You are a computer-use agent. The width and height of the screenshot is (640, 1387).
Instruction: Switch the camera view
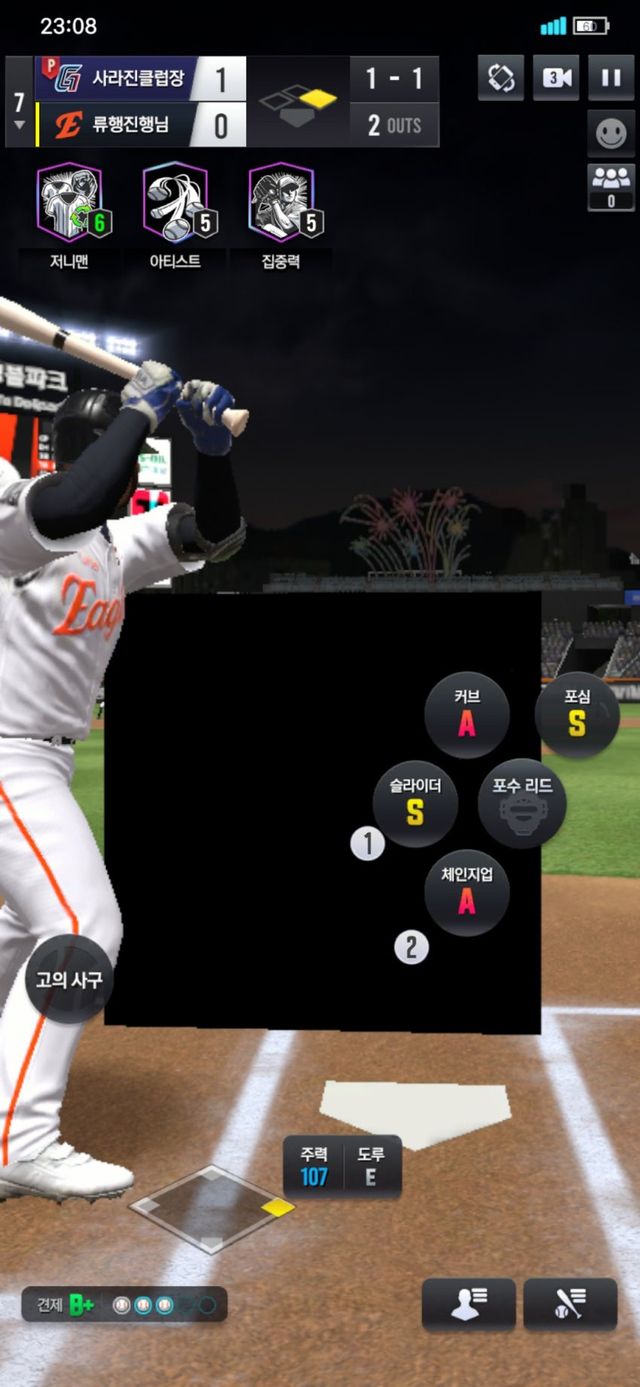556,78
